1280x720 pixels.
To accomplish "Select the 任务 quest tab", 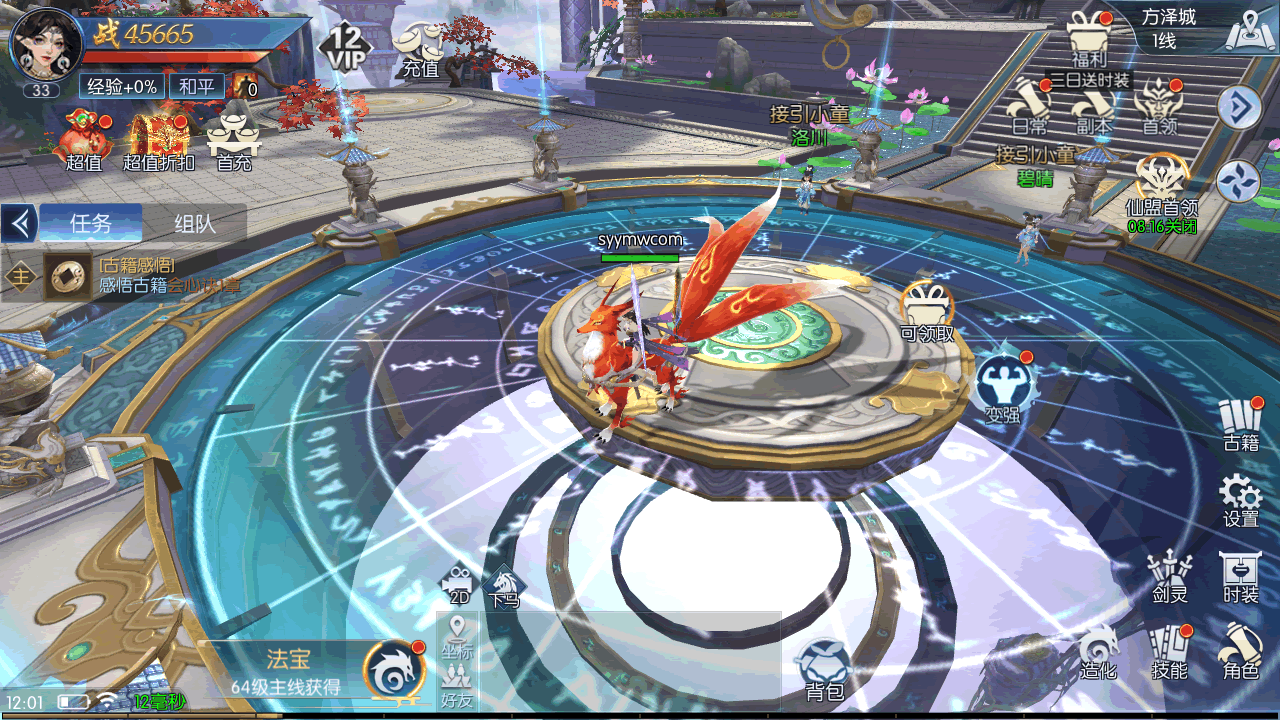I will pyautogui.click(x=91, y=223).
